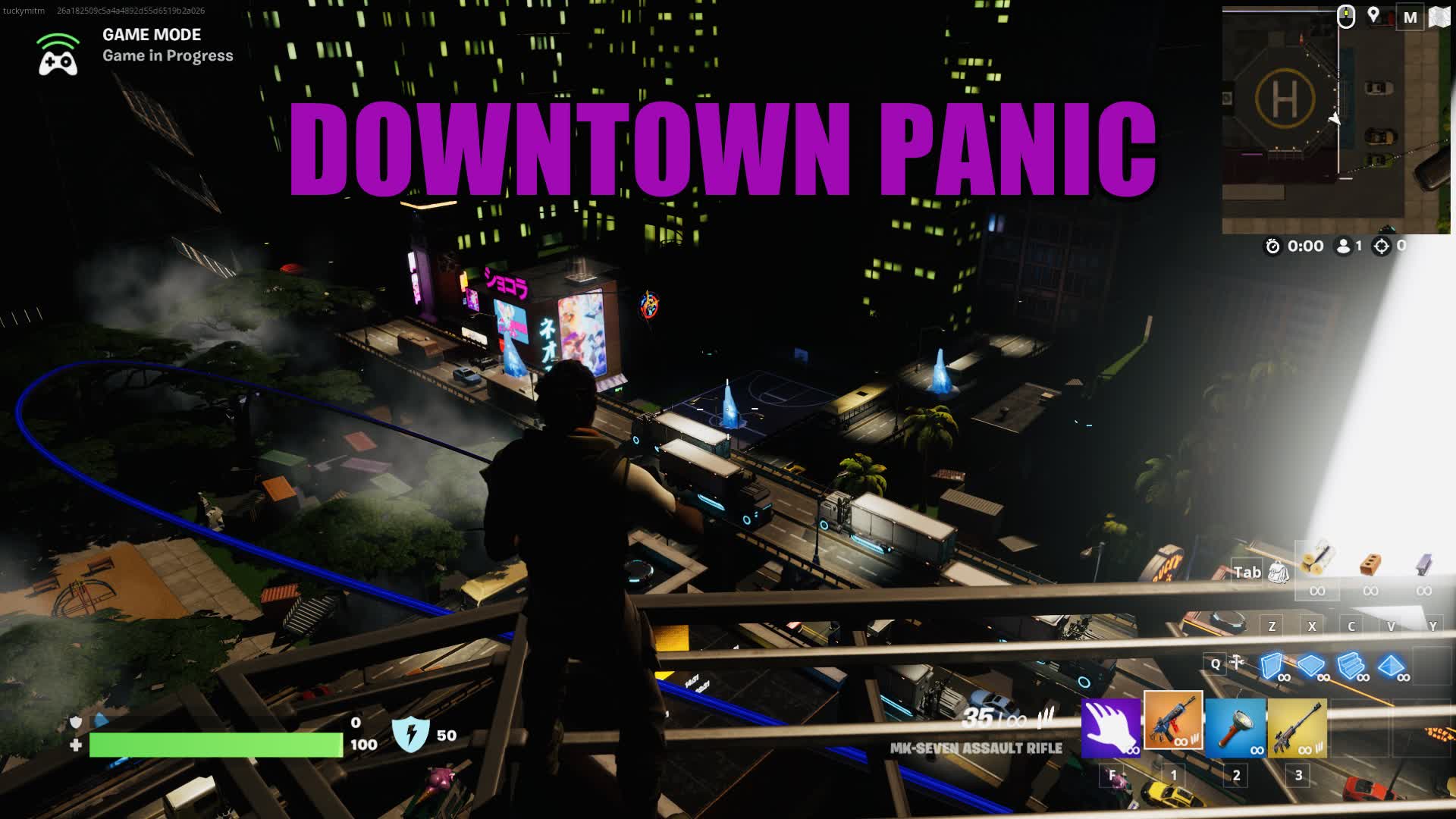
Task: Select the MK-Seven Assault Rifle in slot 1
Action: [x=1175, y=726]
